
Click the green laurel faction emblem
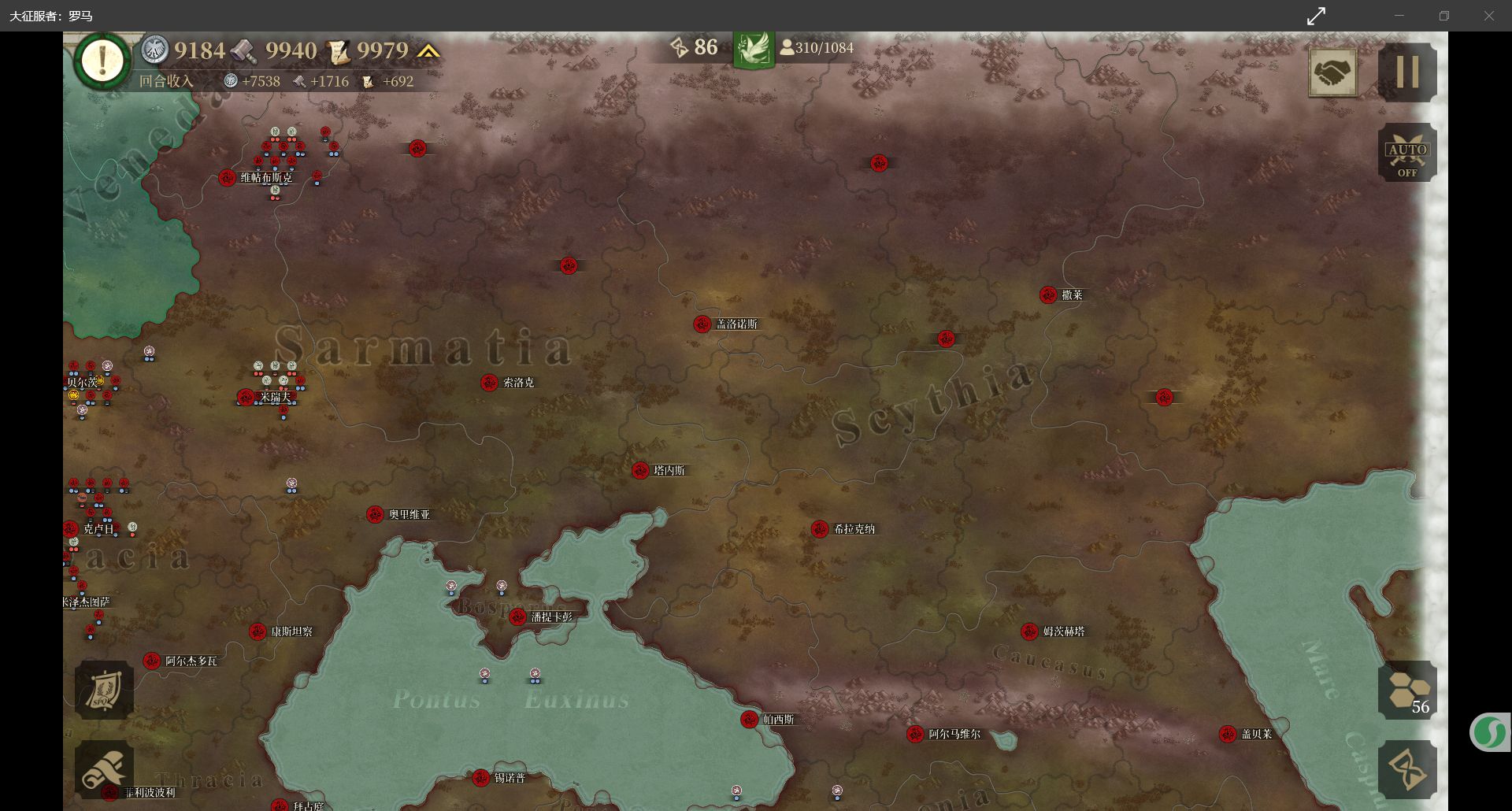pyautogui.click(x=754, y=49)
